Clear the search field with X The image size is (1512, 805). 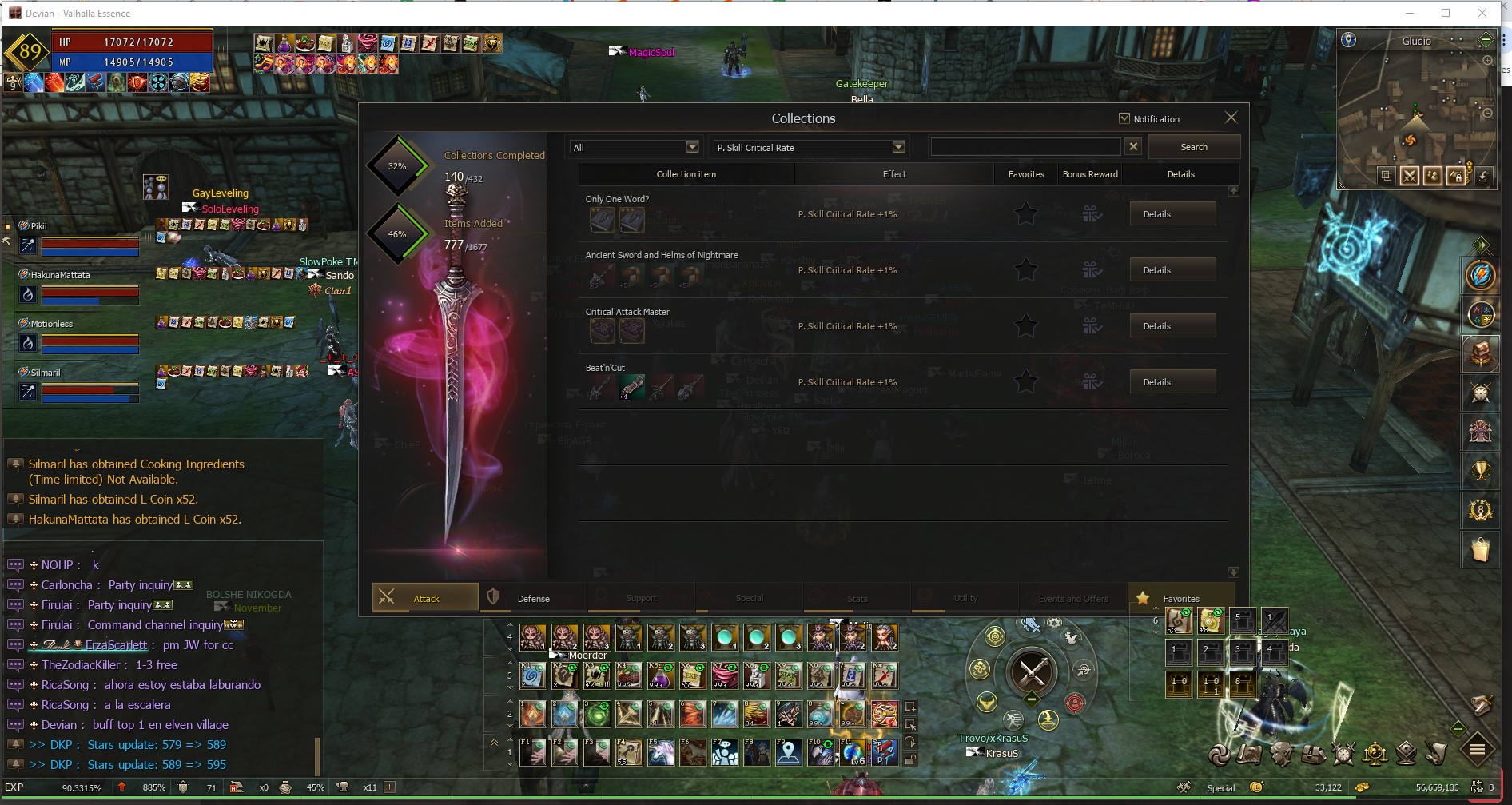[x=1133, y=146]
